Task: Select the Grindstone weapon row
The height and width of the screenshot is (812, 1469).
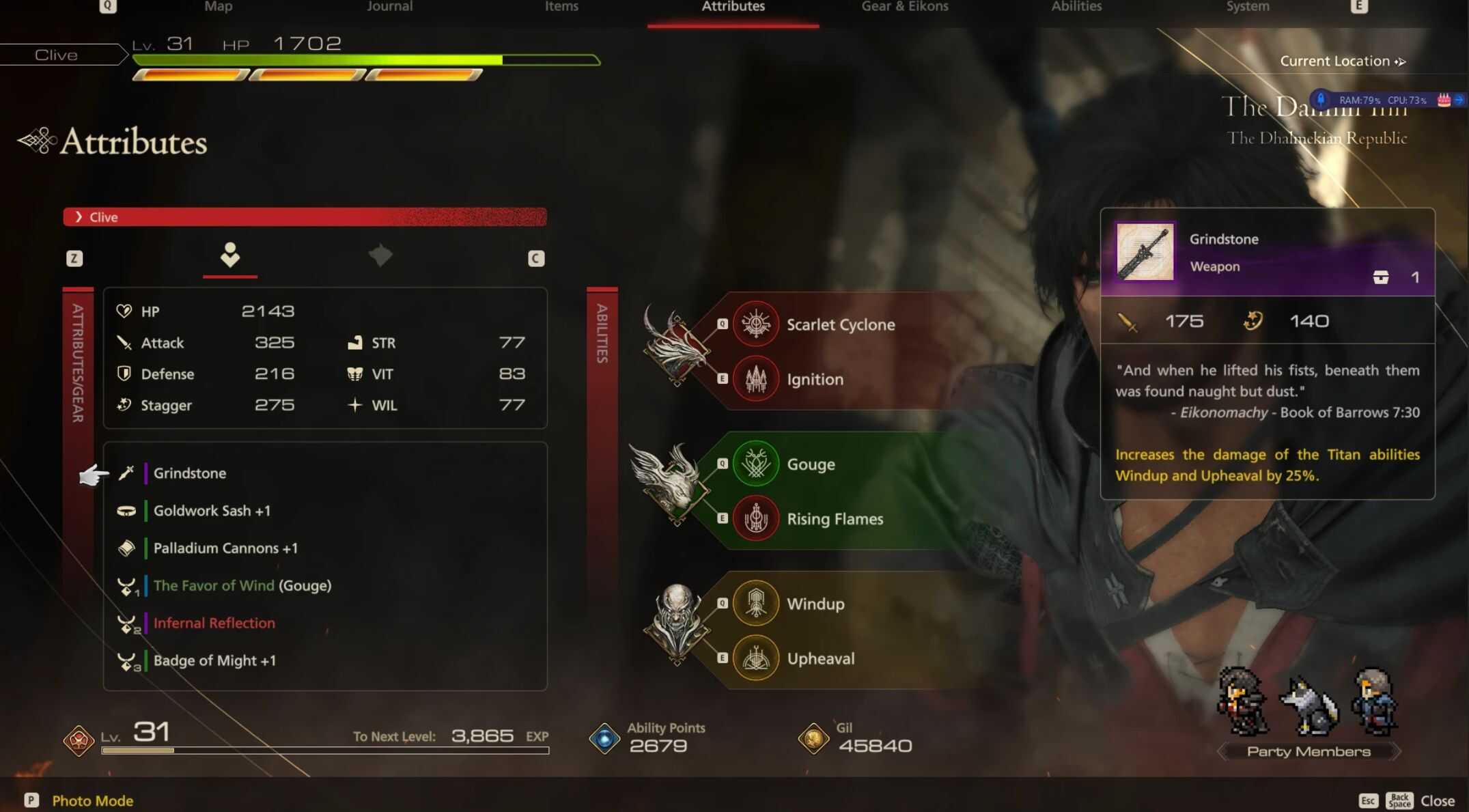Action: click(189, 473)
